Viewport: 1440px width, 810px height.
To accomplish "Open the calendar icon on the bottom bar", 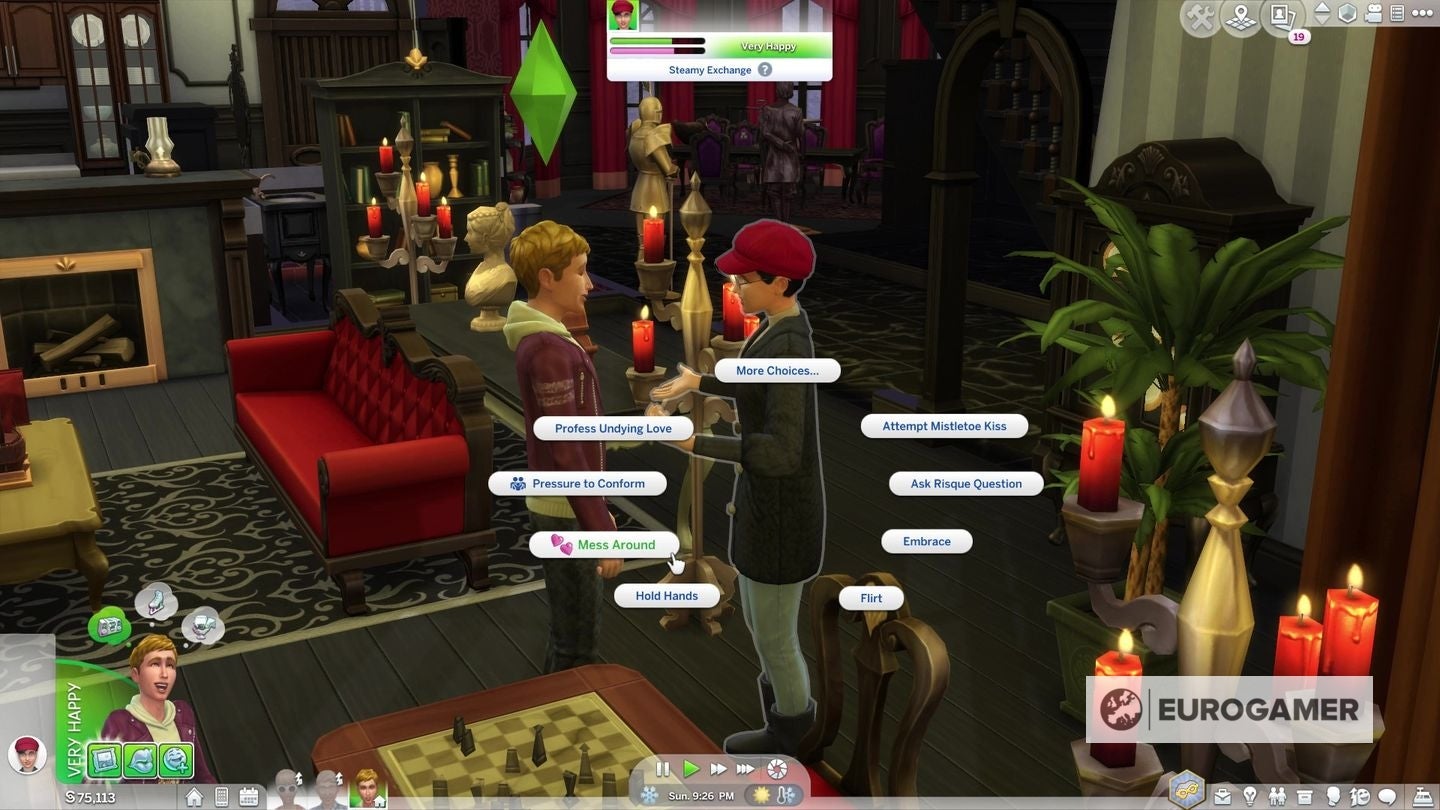I will tap(248, 796).
